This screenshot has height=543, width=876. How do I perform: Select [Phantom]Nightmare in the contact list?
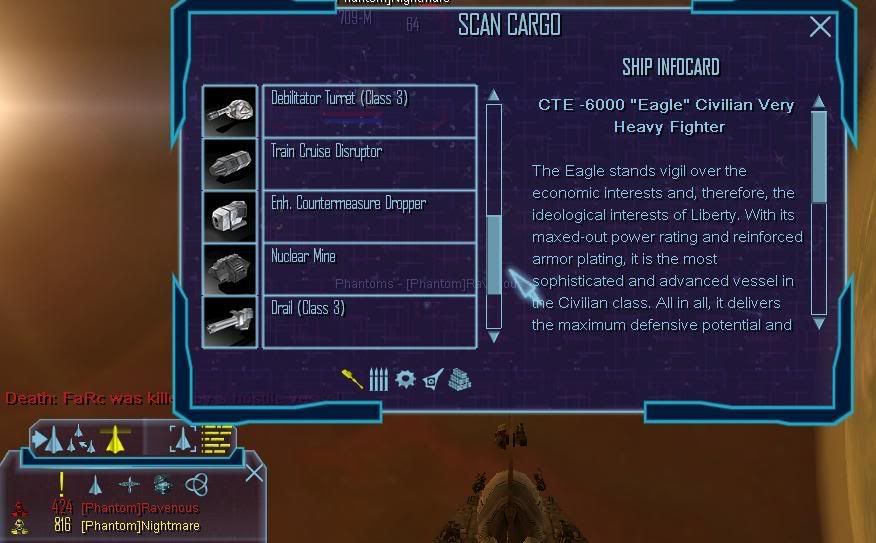click(139, 525)
